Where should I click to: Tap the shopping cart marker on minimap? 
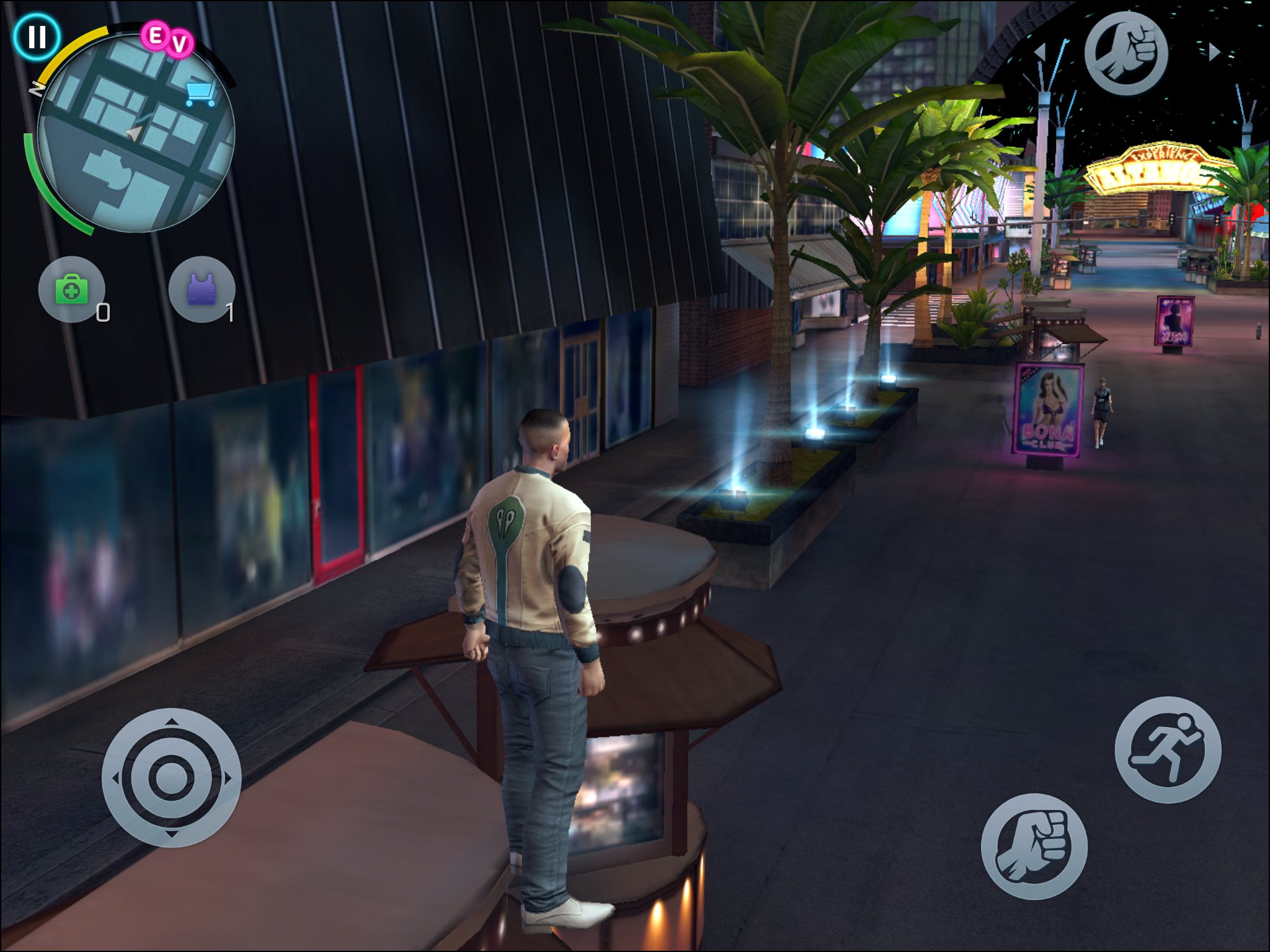[x=200, y=94]
